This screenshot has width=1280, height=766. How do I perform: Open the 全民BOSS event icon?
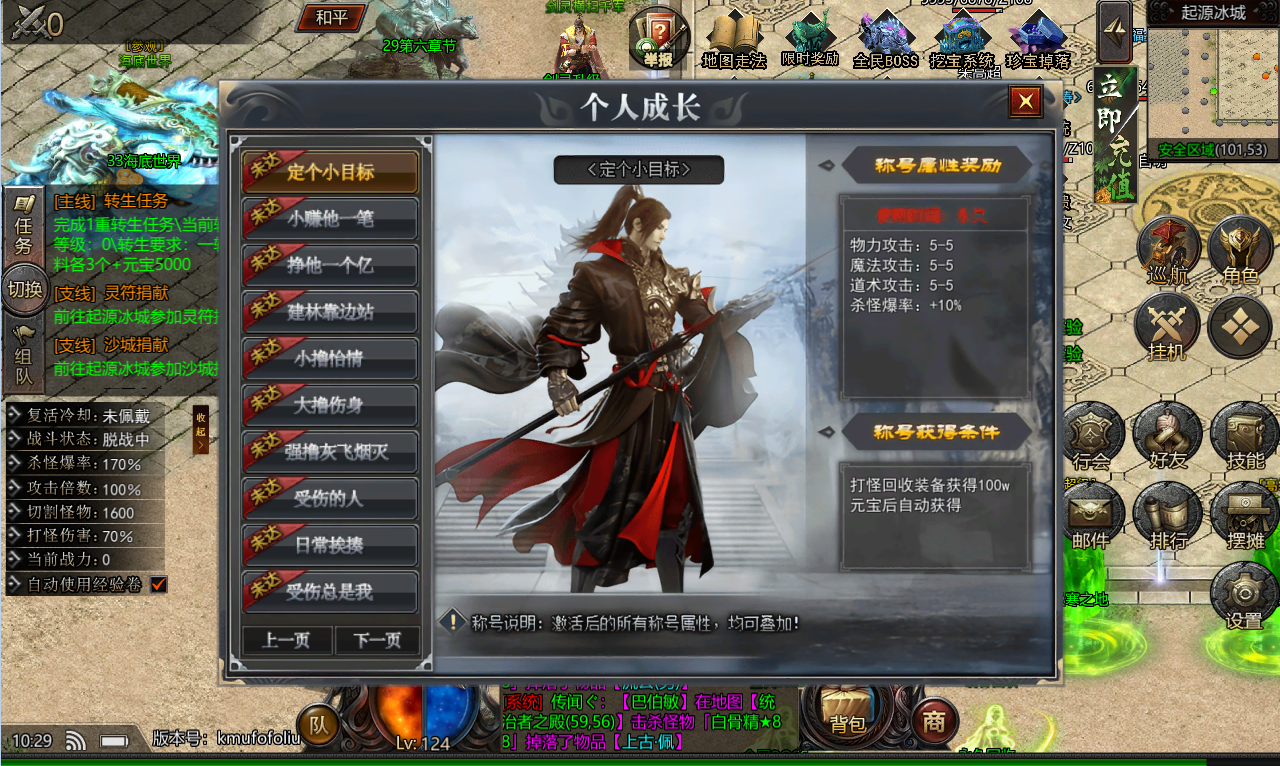click(885, 40)
